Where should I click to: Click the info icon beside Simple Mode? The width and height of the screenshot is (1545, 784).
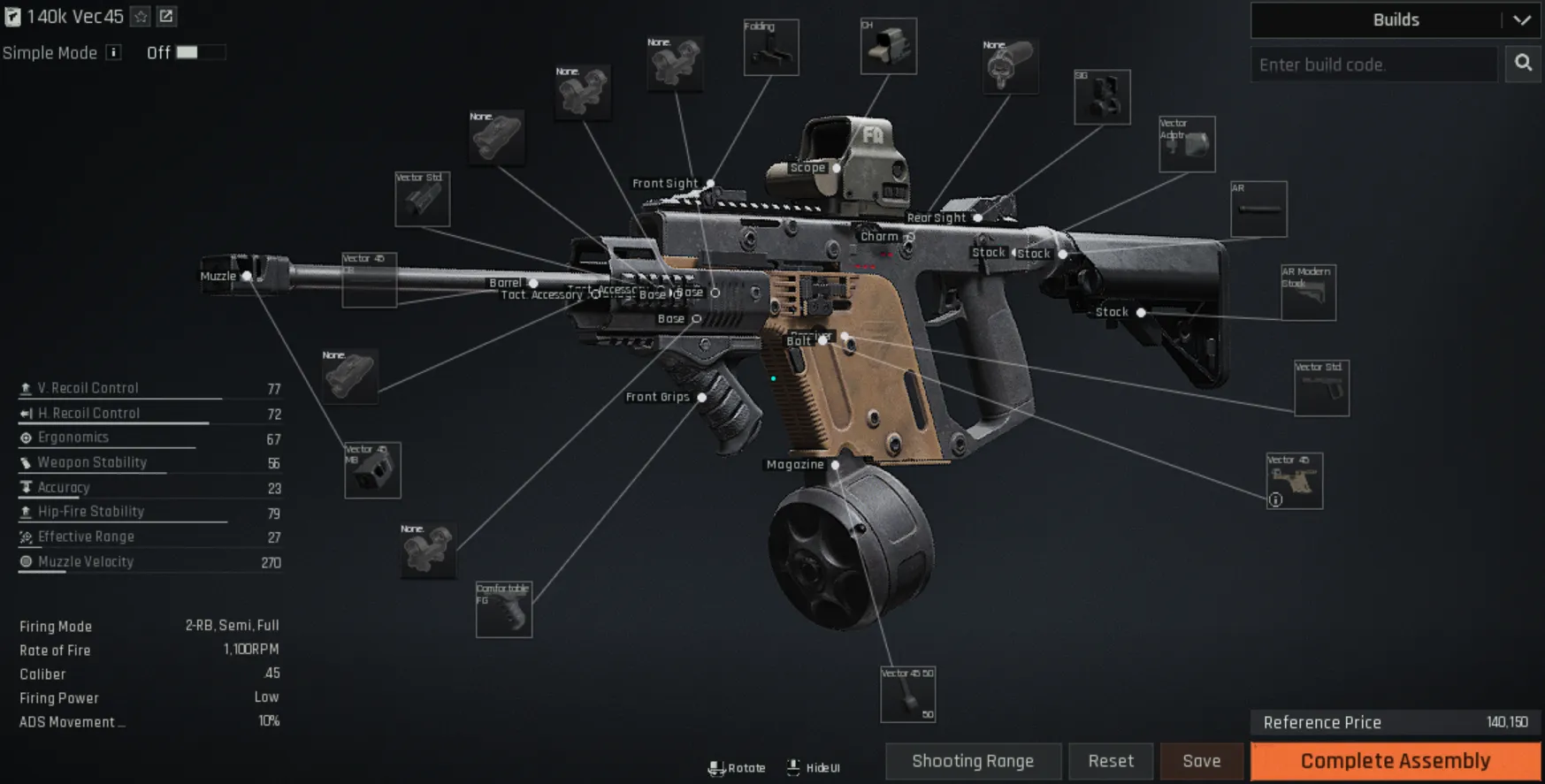coord(113,53)
